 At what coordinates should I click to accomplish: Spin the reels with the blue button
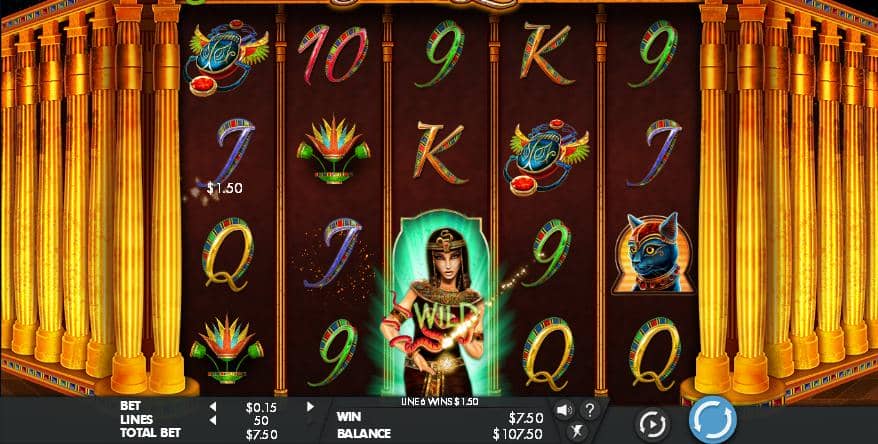[713, 419]
